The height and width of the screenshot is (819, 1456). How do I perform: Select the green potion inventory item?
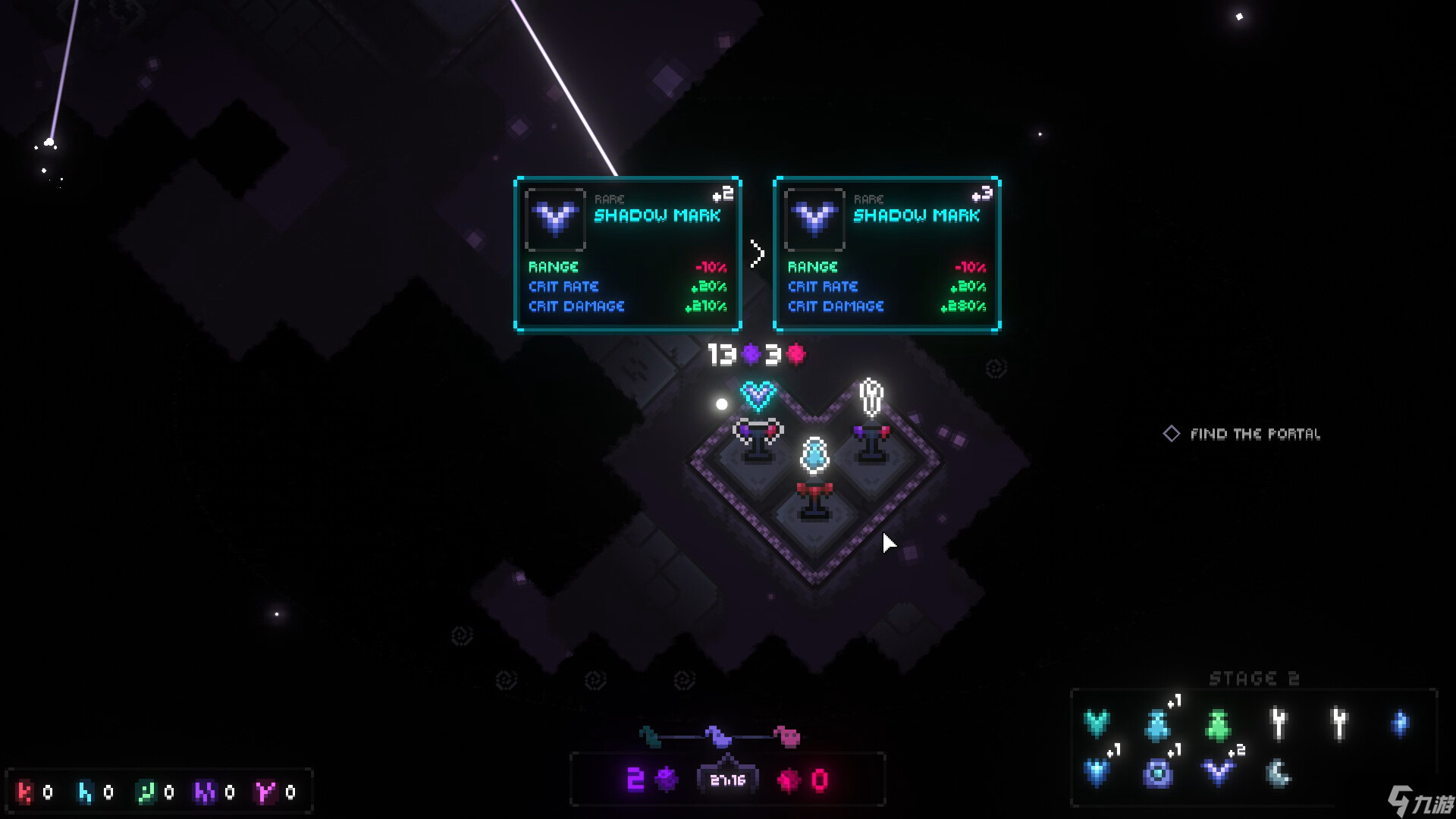tap(1218, 724)
